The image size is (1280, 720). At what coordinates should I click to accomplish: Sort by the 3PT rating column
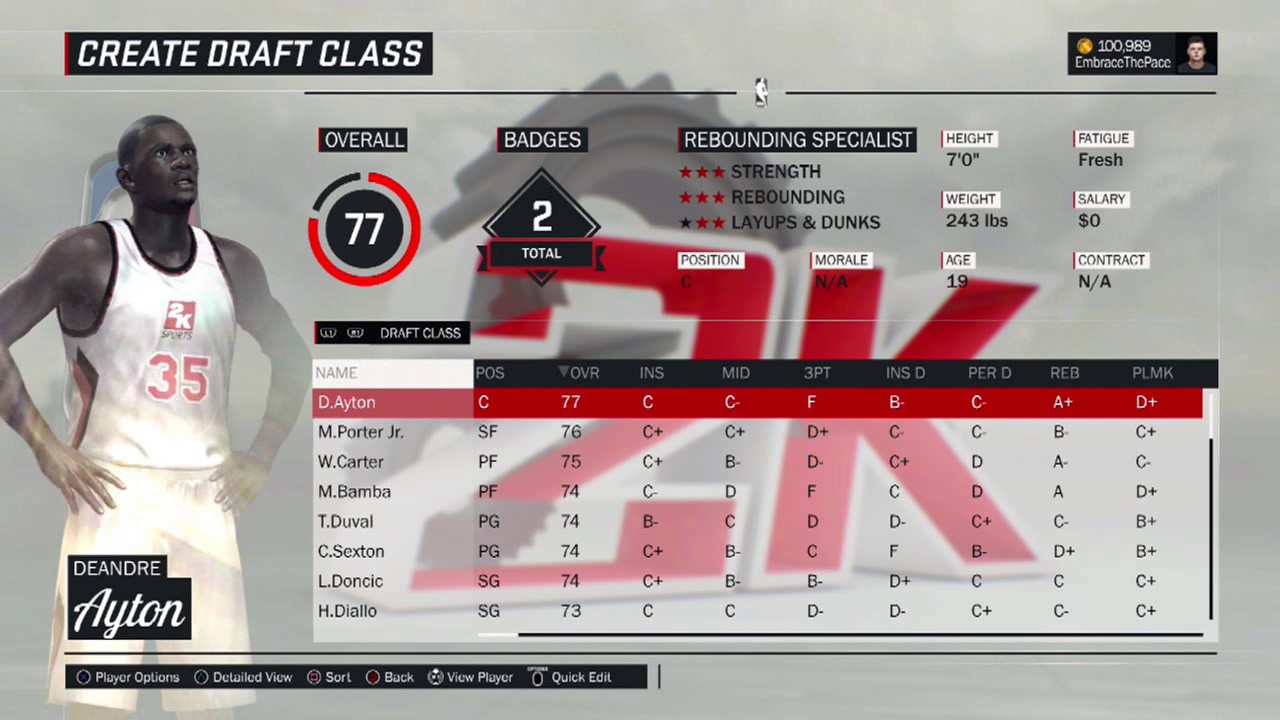click(817, 373)
